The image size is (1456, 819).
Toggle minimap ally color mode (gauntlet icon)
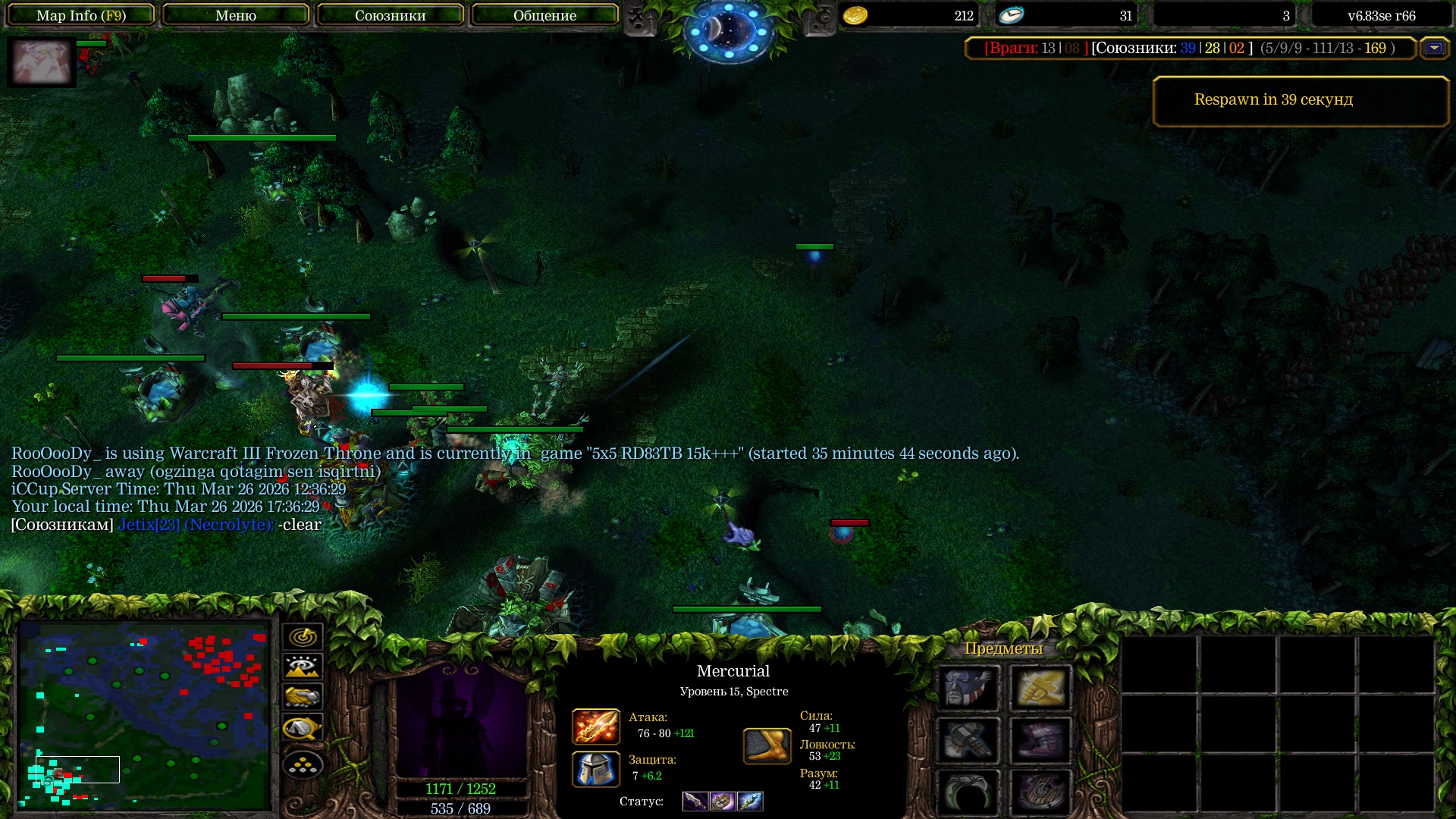(x=303, y=697)
